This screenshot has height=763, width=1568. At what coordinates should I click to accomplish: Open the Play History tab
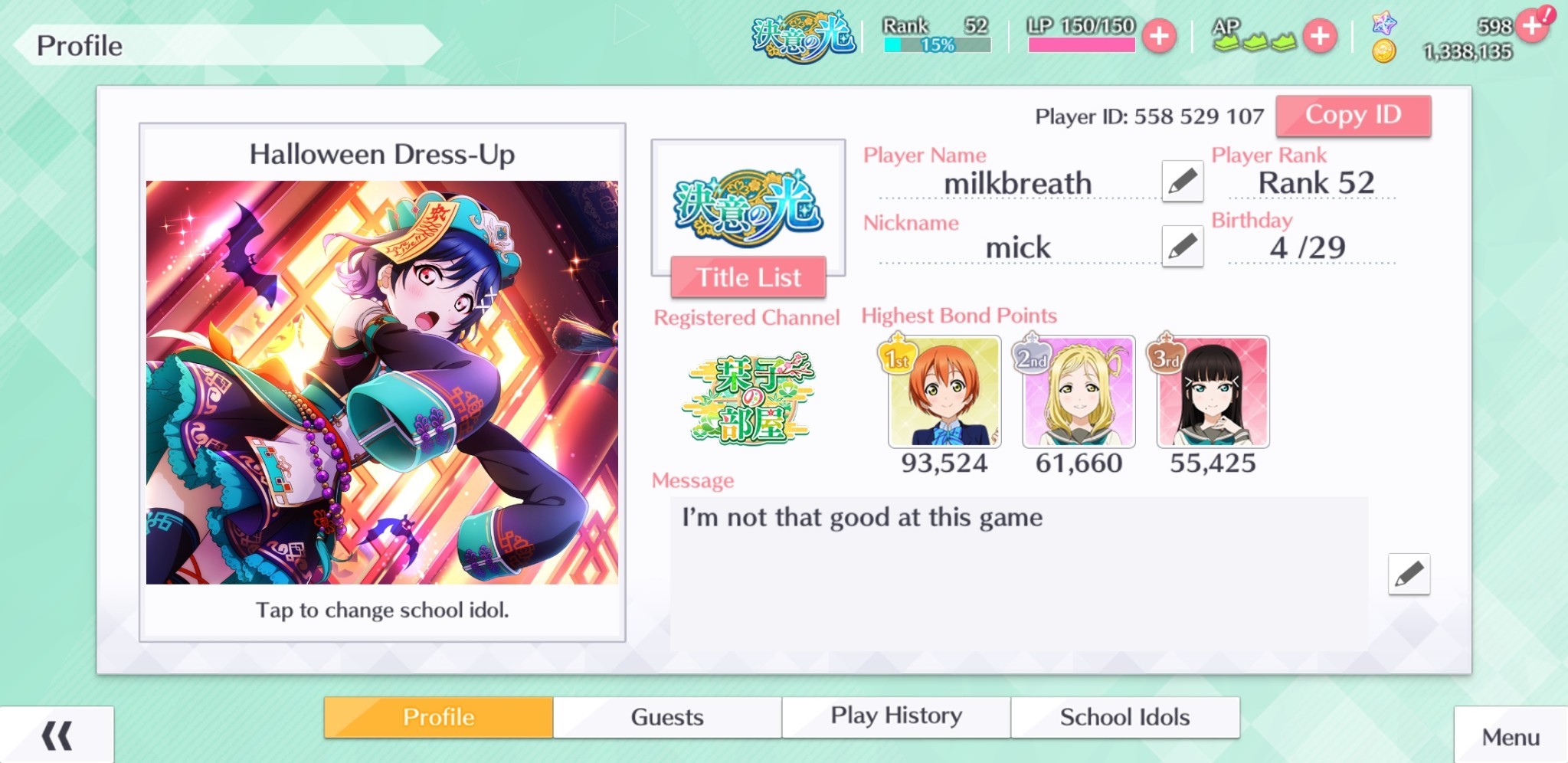coord(896,717)
